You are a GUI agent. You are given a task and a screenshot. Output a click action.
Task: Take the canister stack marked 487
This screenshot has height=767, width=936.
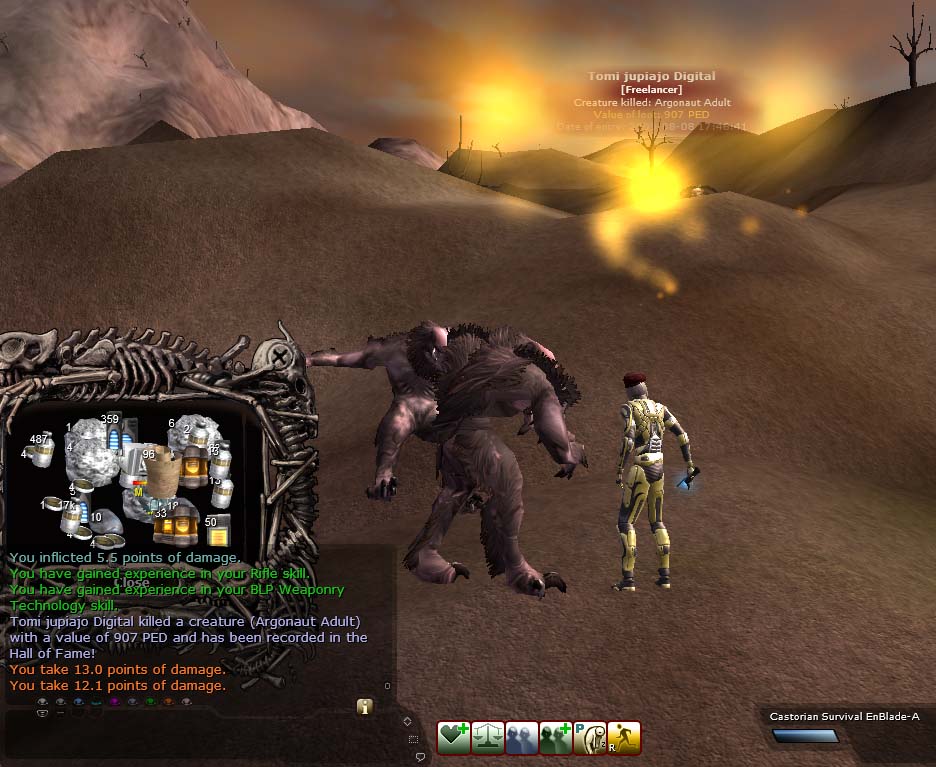42,454
